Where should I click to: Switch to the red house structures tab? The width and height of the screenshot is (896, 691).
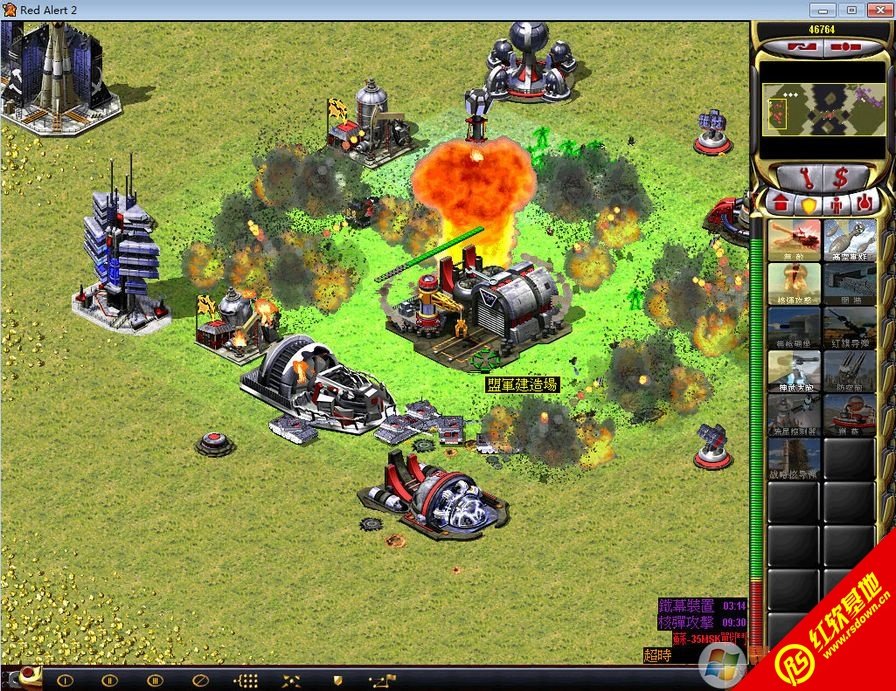(780, 203)
